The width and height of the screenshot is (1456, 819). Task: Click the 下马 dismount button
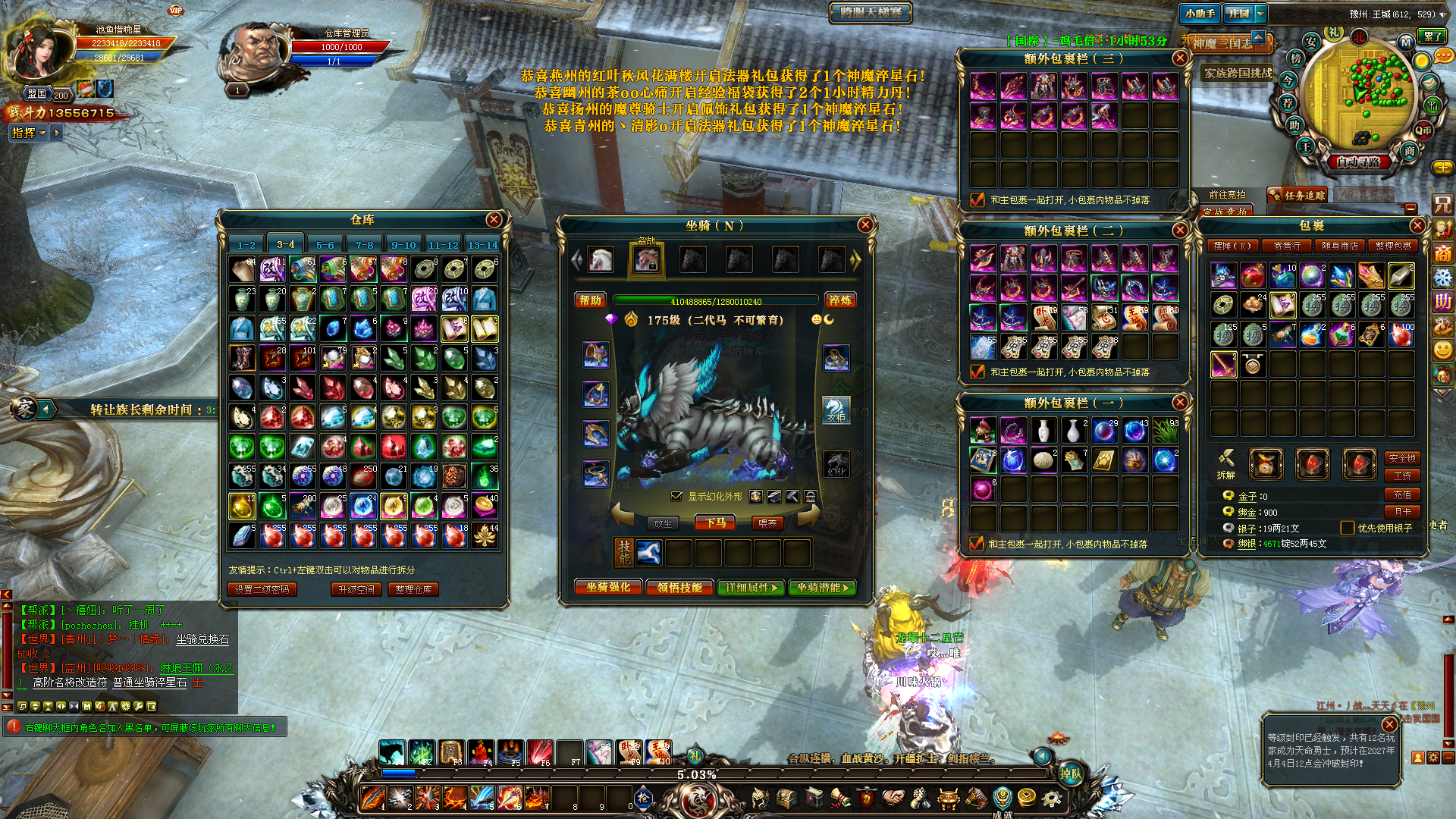715,523
